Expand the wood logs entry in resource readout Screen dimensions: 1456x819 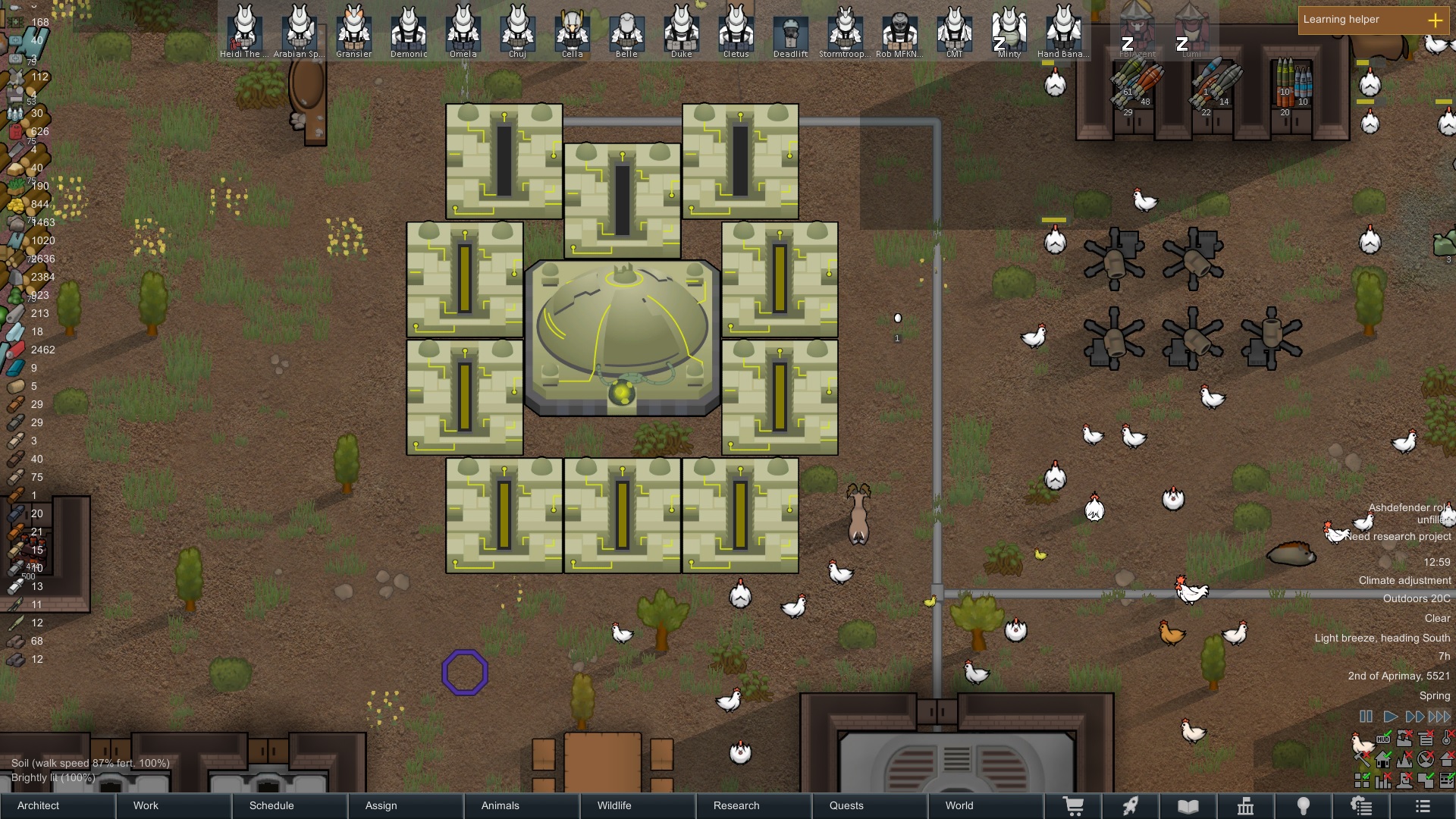[15, 259]
